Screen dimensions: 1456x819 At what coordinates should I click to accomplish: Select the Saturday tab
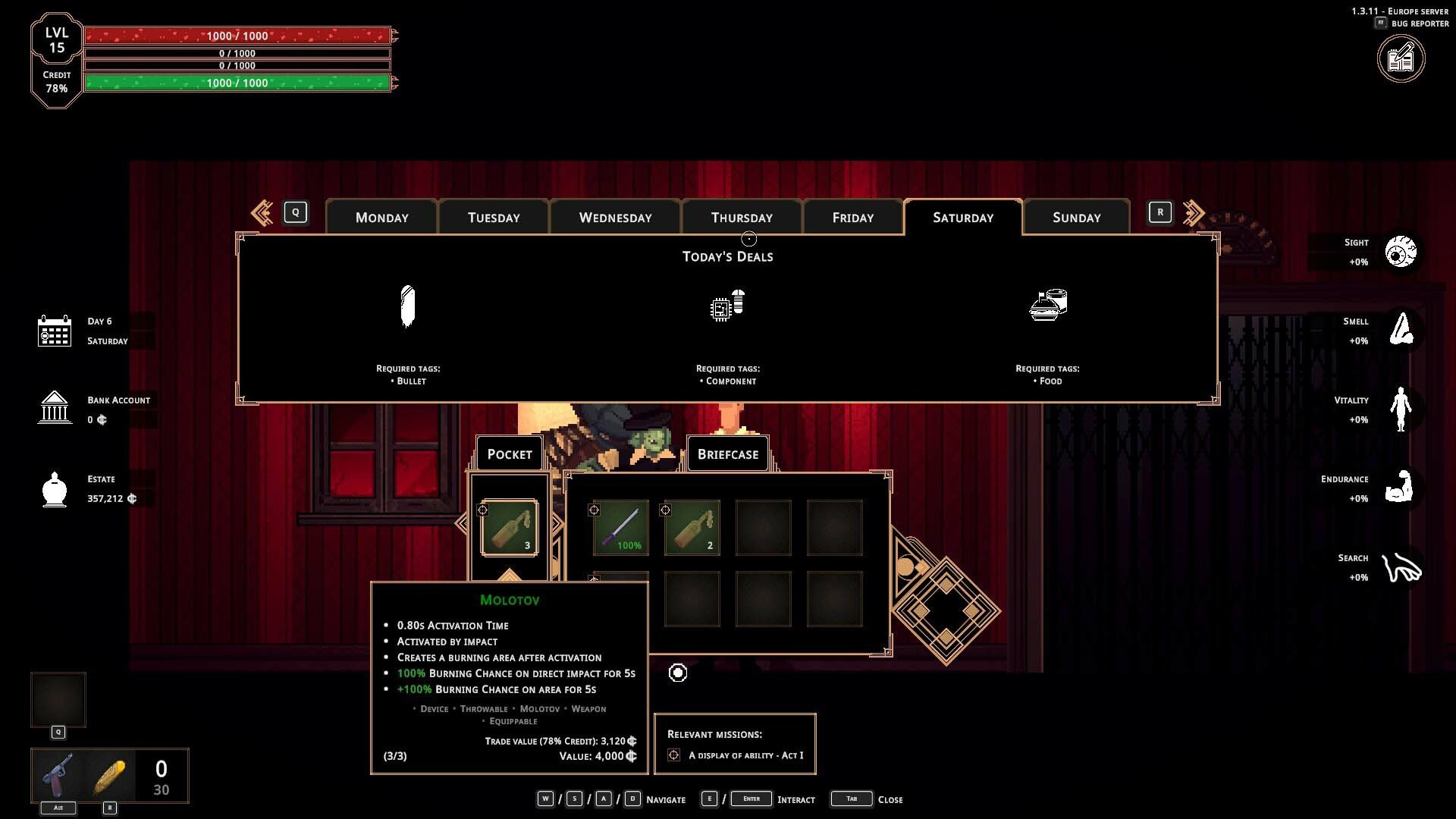962,218
